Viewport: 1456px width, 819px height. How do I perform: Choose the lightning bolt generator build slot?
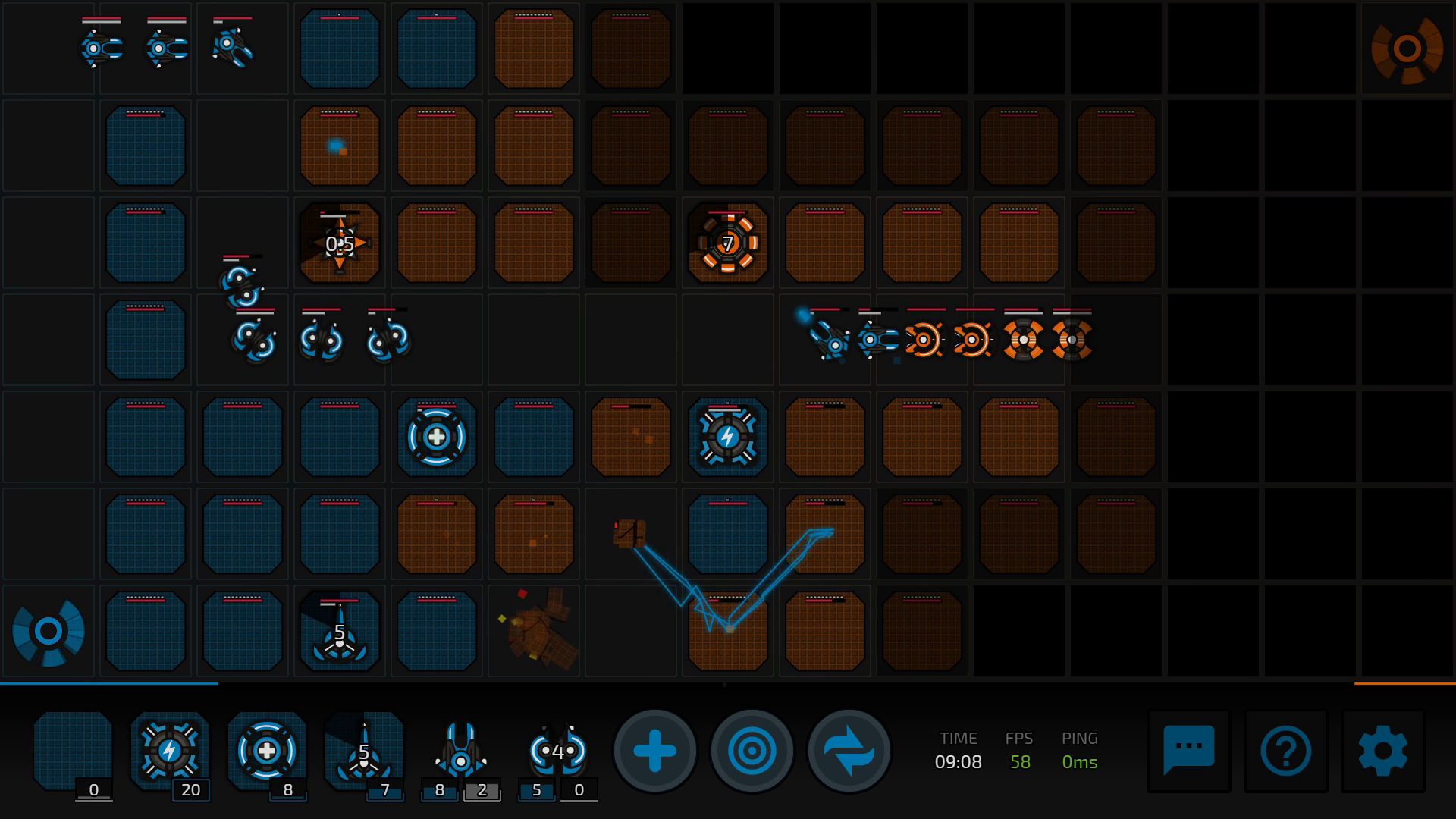tap(169, 751)
